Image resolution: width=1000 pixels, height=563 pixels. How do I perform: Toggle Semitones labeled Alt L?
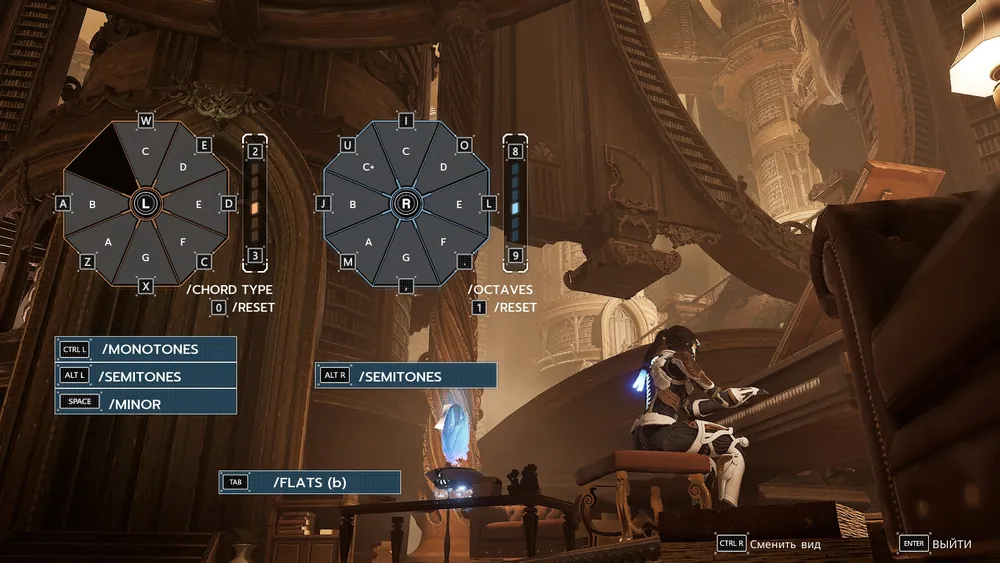[146, 376]
